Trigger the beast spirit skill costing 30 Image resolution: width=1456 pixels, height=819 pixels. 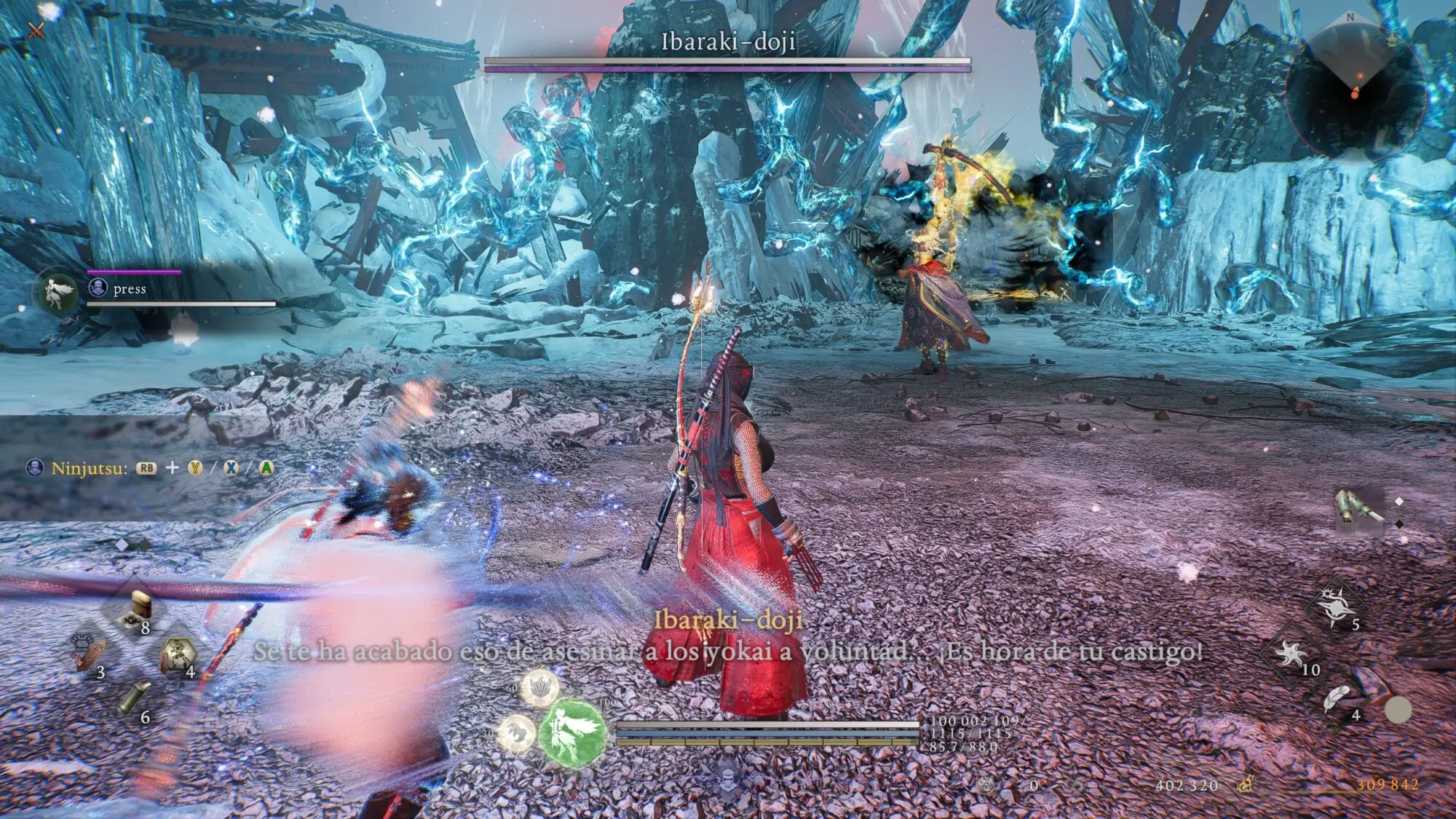[x=517, y=730]
